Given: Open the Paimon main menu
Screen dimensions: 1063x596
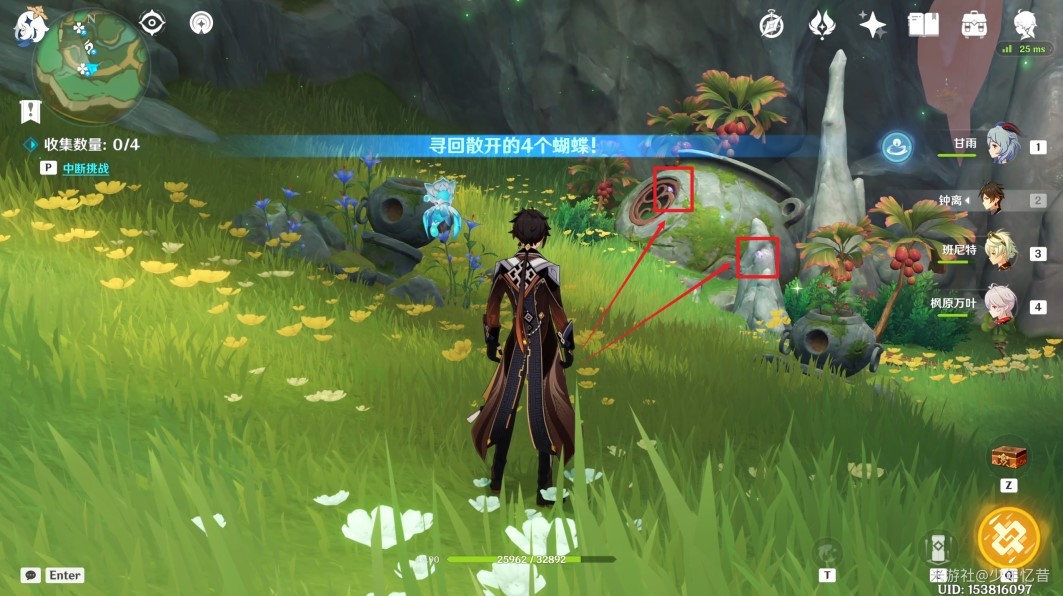Looking at the screenshot, I should pos(31,25).
